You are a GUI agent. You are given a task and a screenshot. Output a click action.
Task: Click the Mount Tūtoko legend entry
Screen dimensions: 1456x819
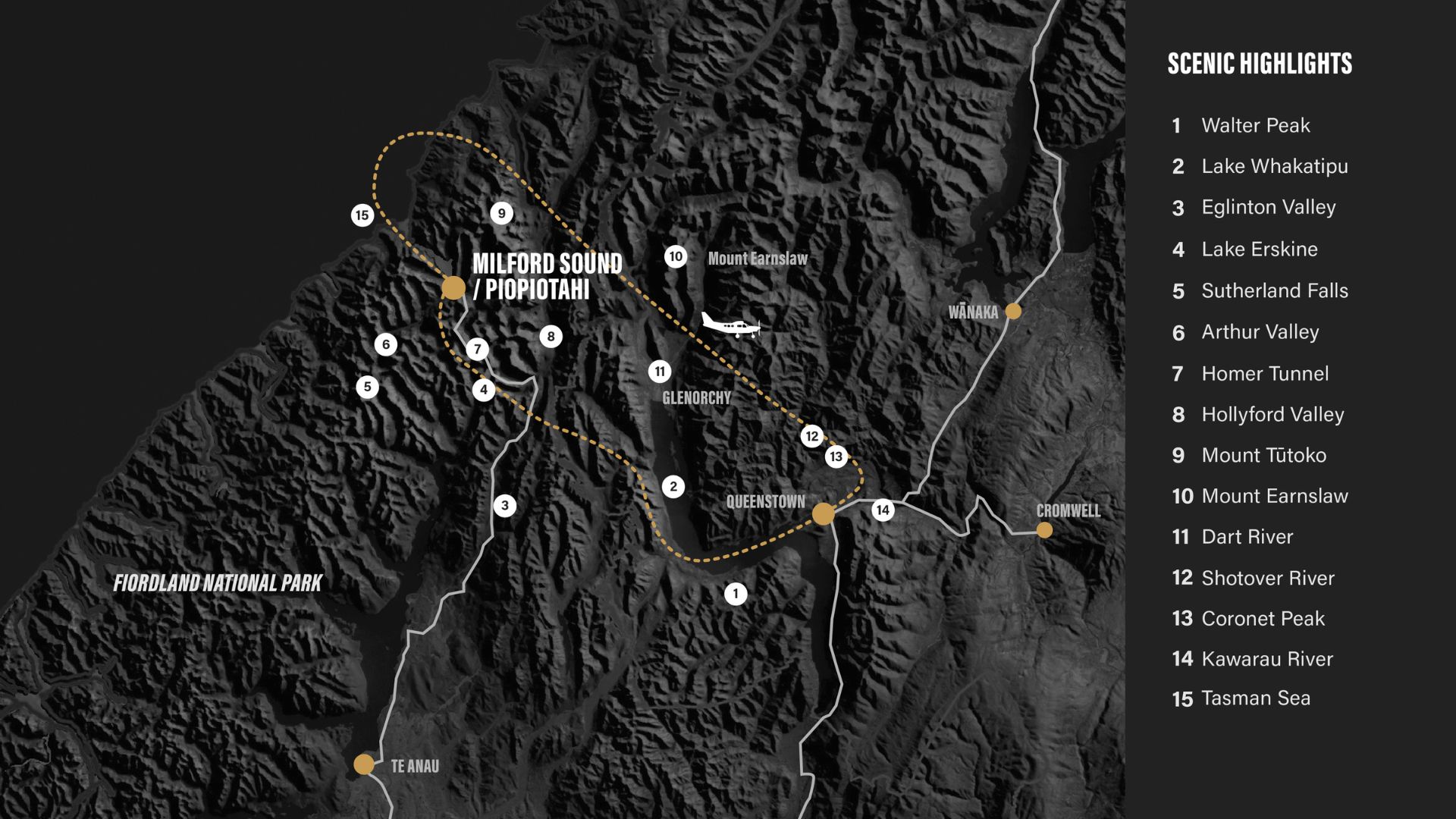tap(1263, 455)
